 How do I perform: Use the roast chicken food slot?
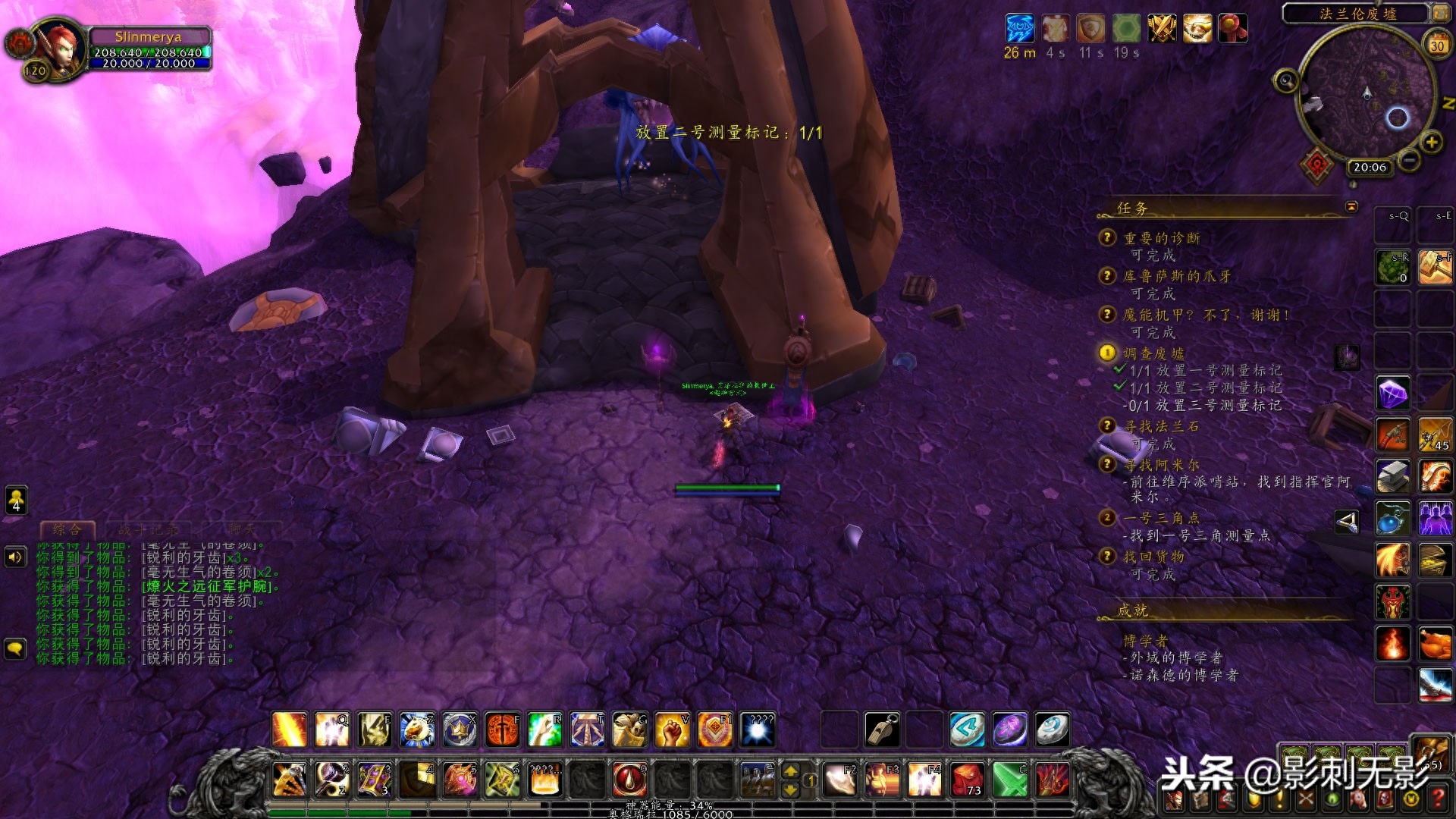[1435, 645]
